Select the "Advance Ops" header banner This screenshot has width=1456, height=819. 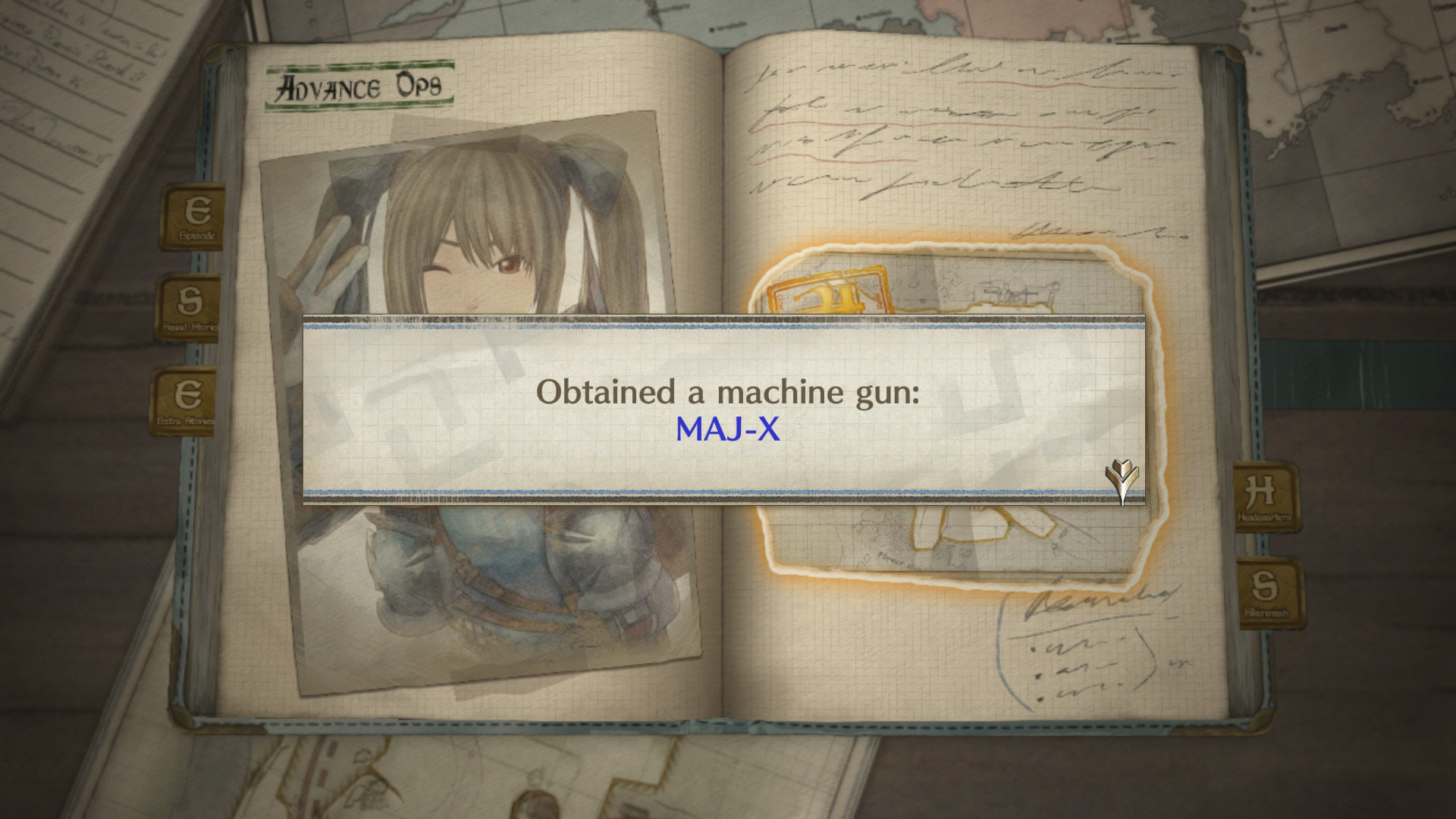point(359,85)
